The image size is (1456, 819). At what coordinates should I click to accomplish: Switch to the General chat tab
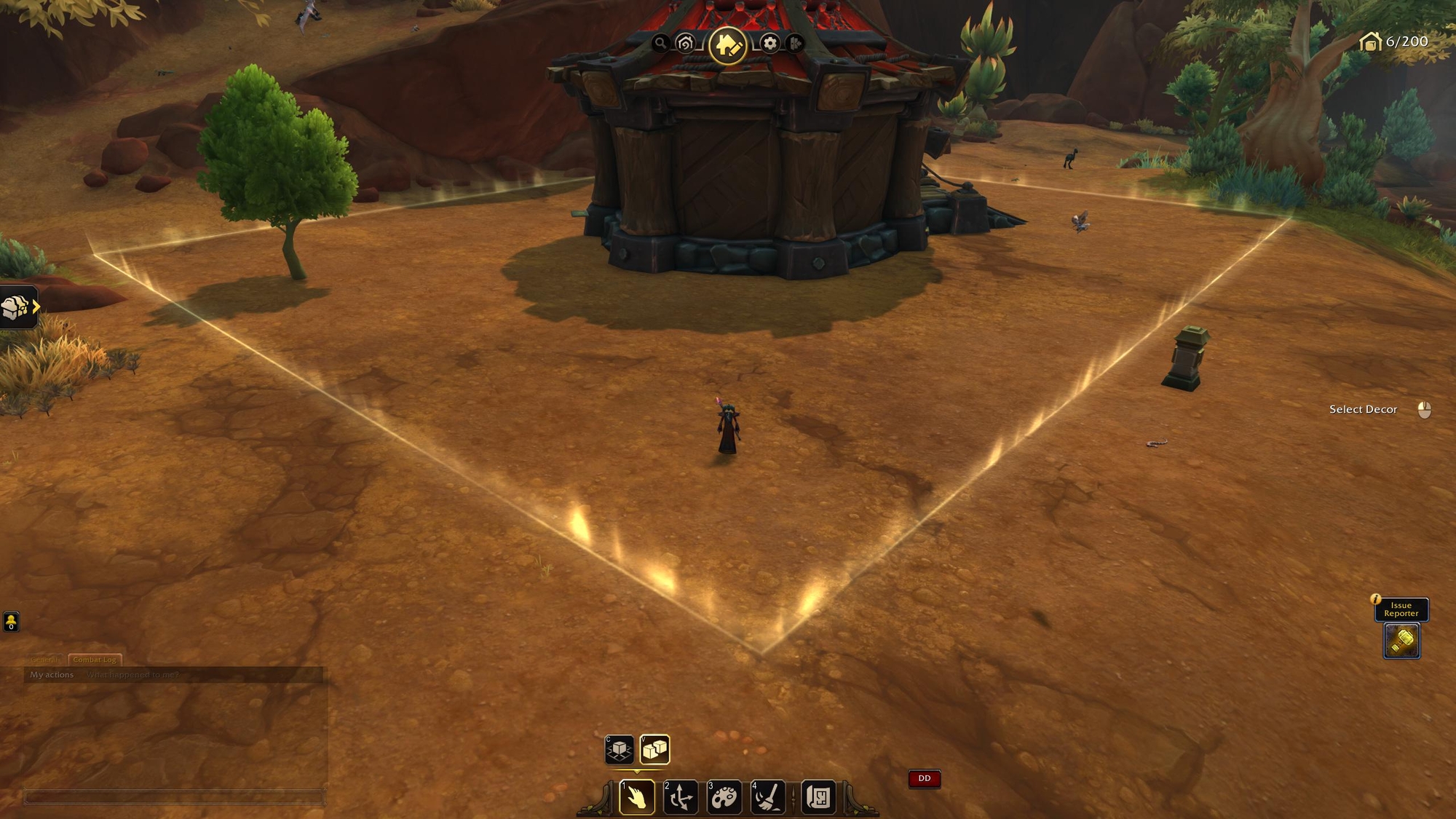click(45, 660)
